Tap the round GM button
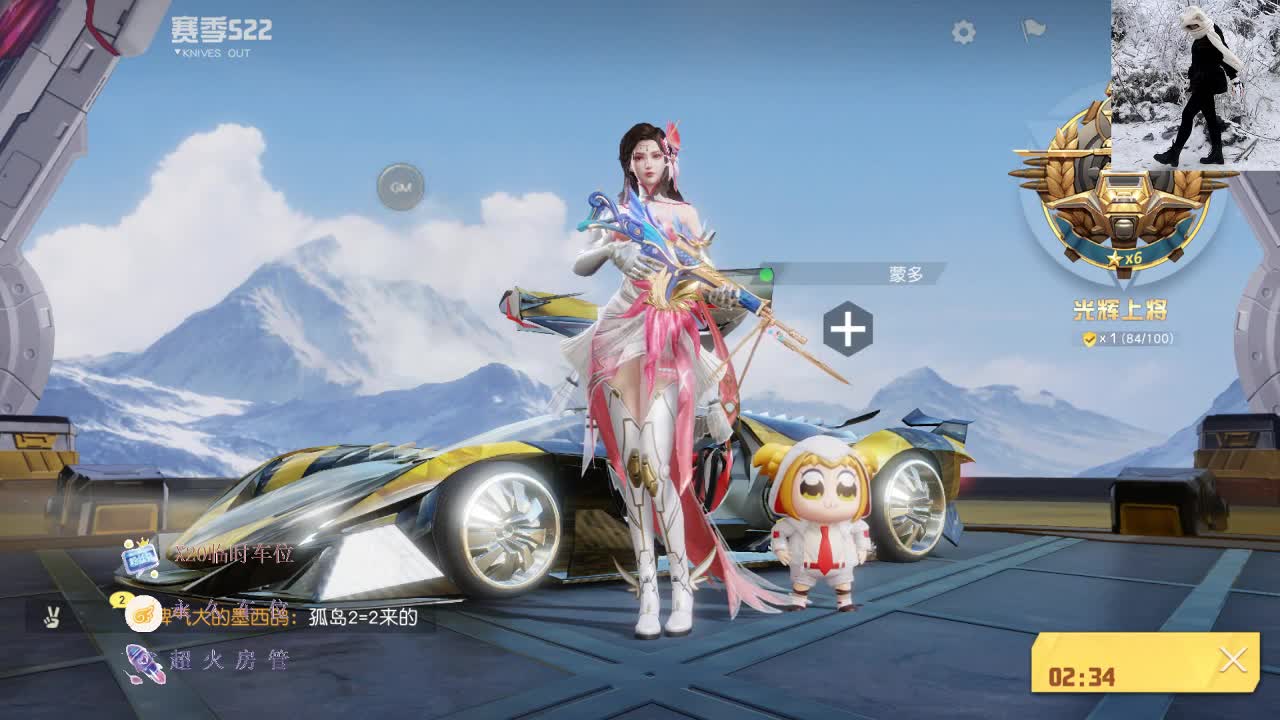 coord(401,187)
